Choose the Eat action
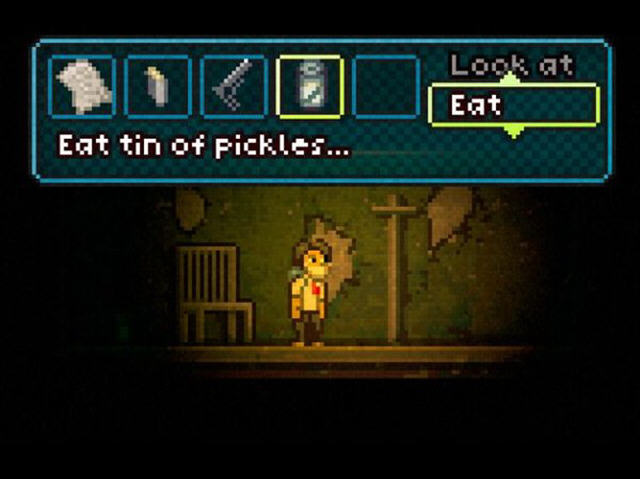 point(513,105)
